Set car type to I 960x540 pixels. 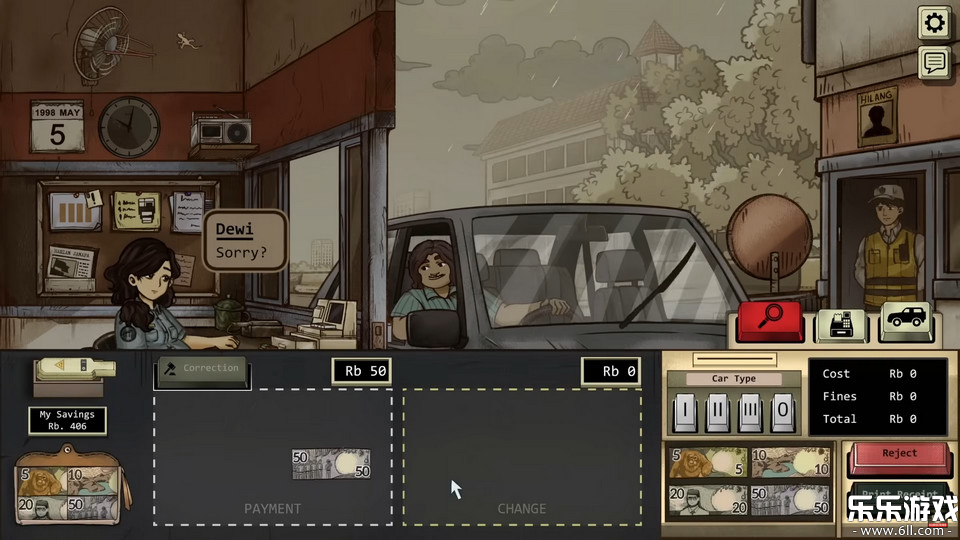684,411
